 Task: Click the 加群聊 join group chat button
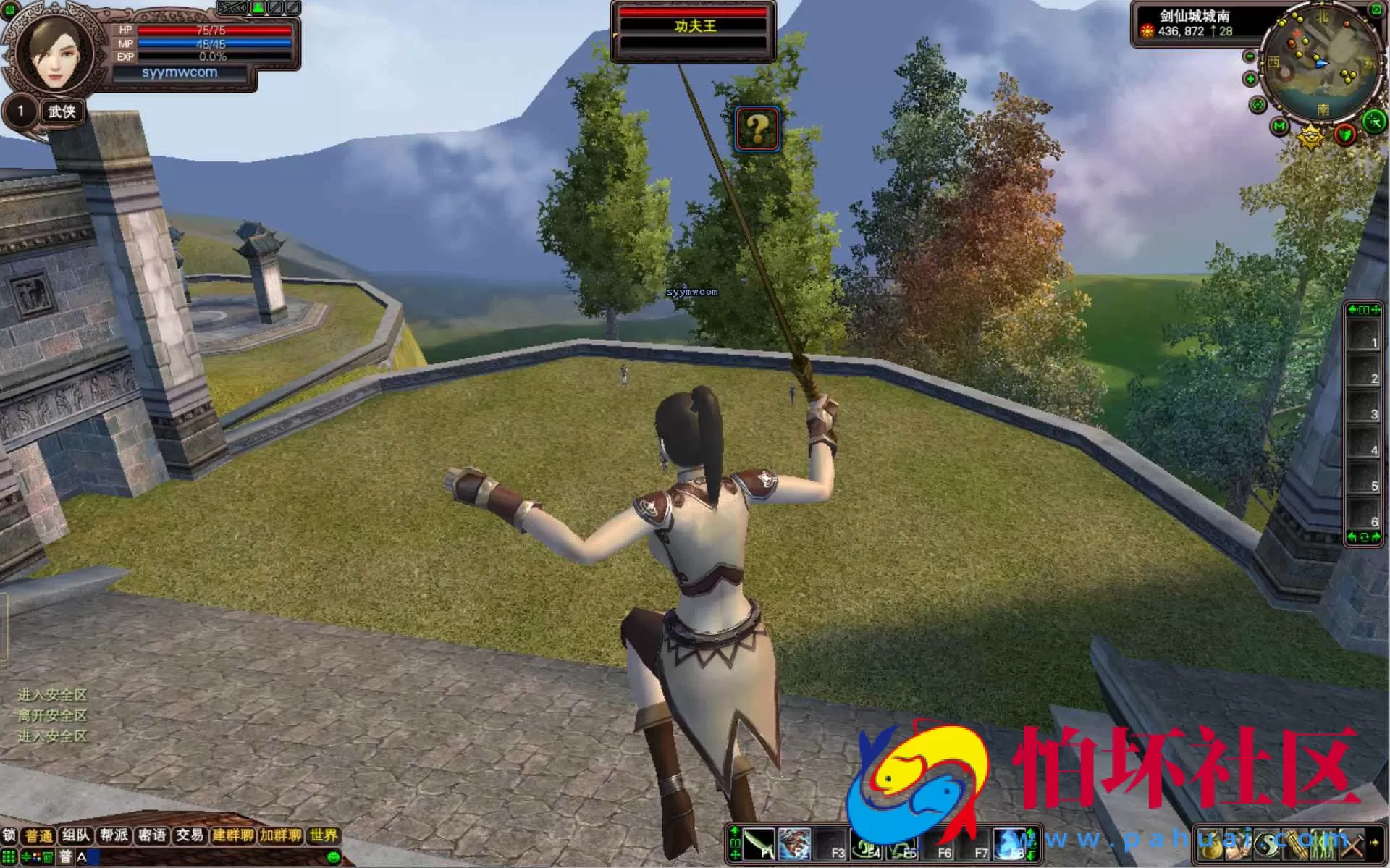[x=281, y=835]
